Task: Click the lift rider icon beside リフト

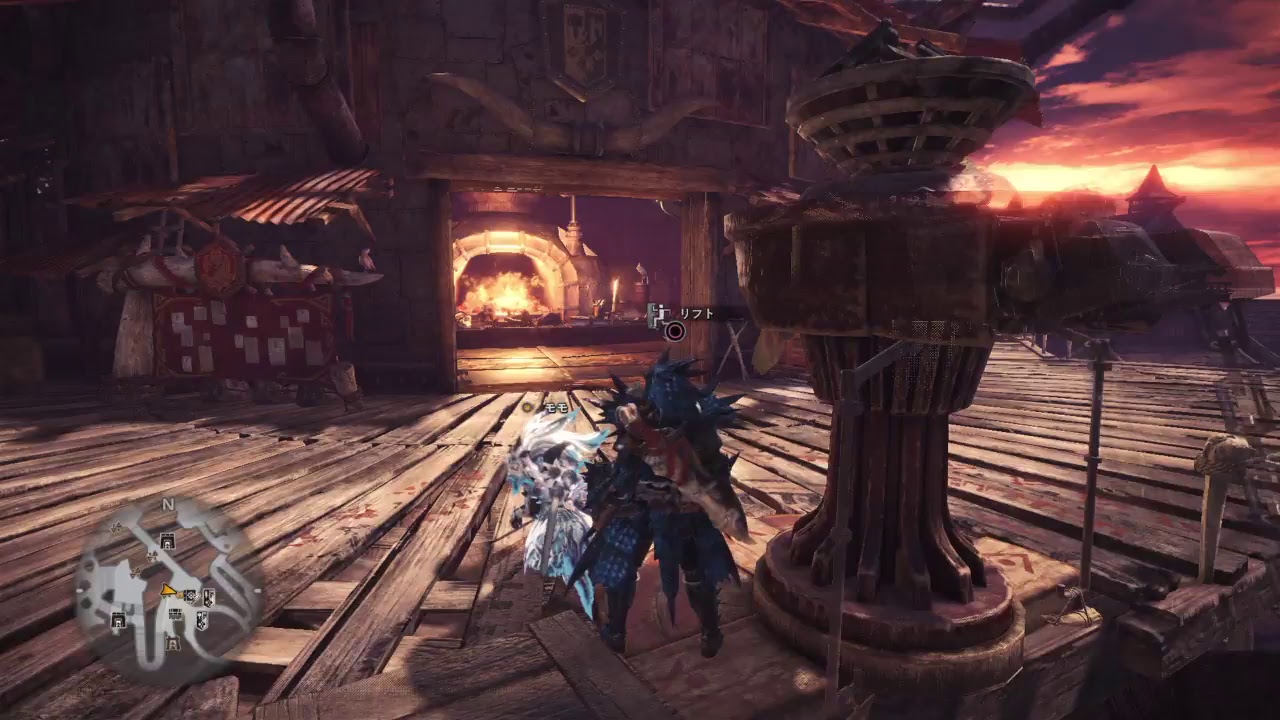Action: tap(658, 316)
